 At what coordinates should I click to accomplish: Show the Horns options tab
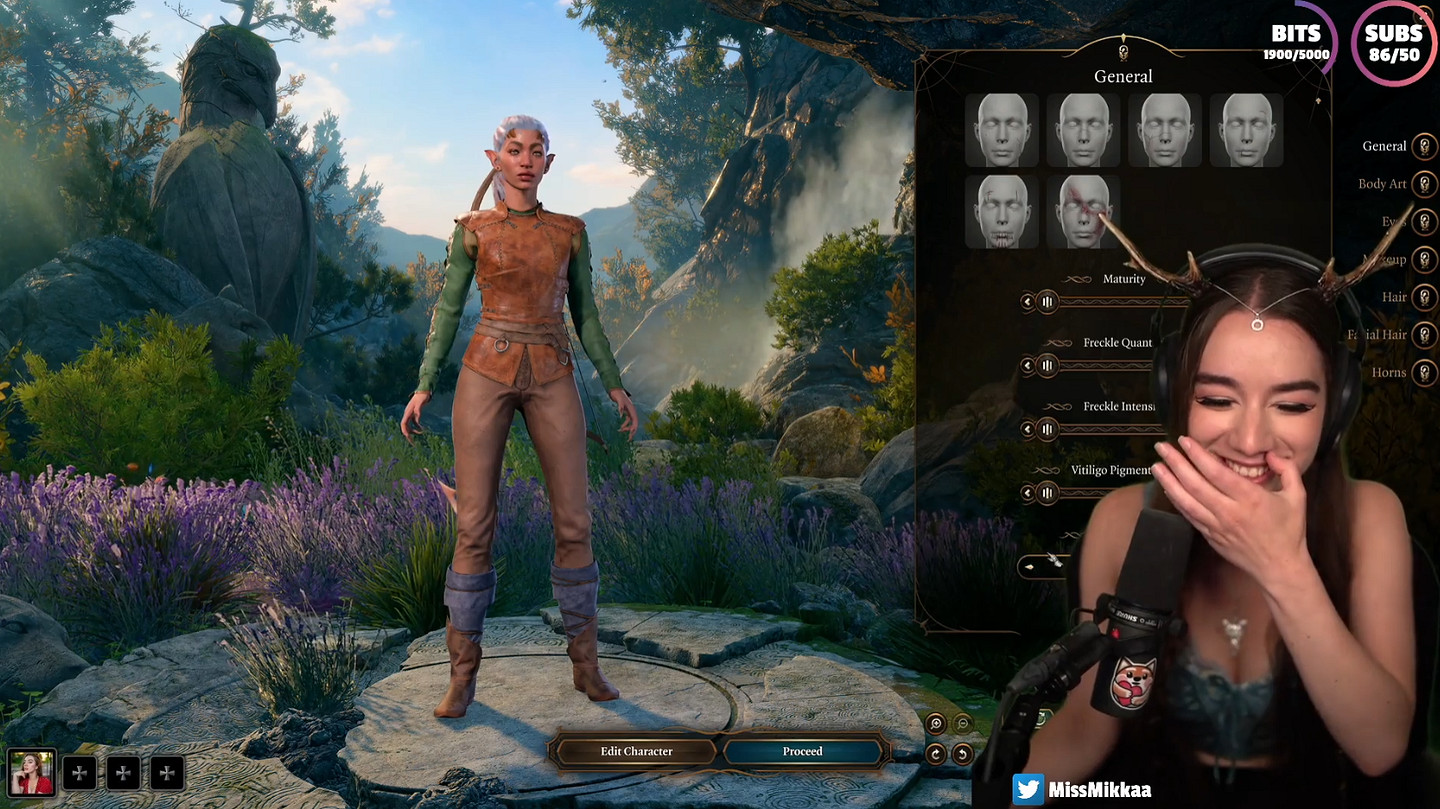click(1424, 372)
